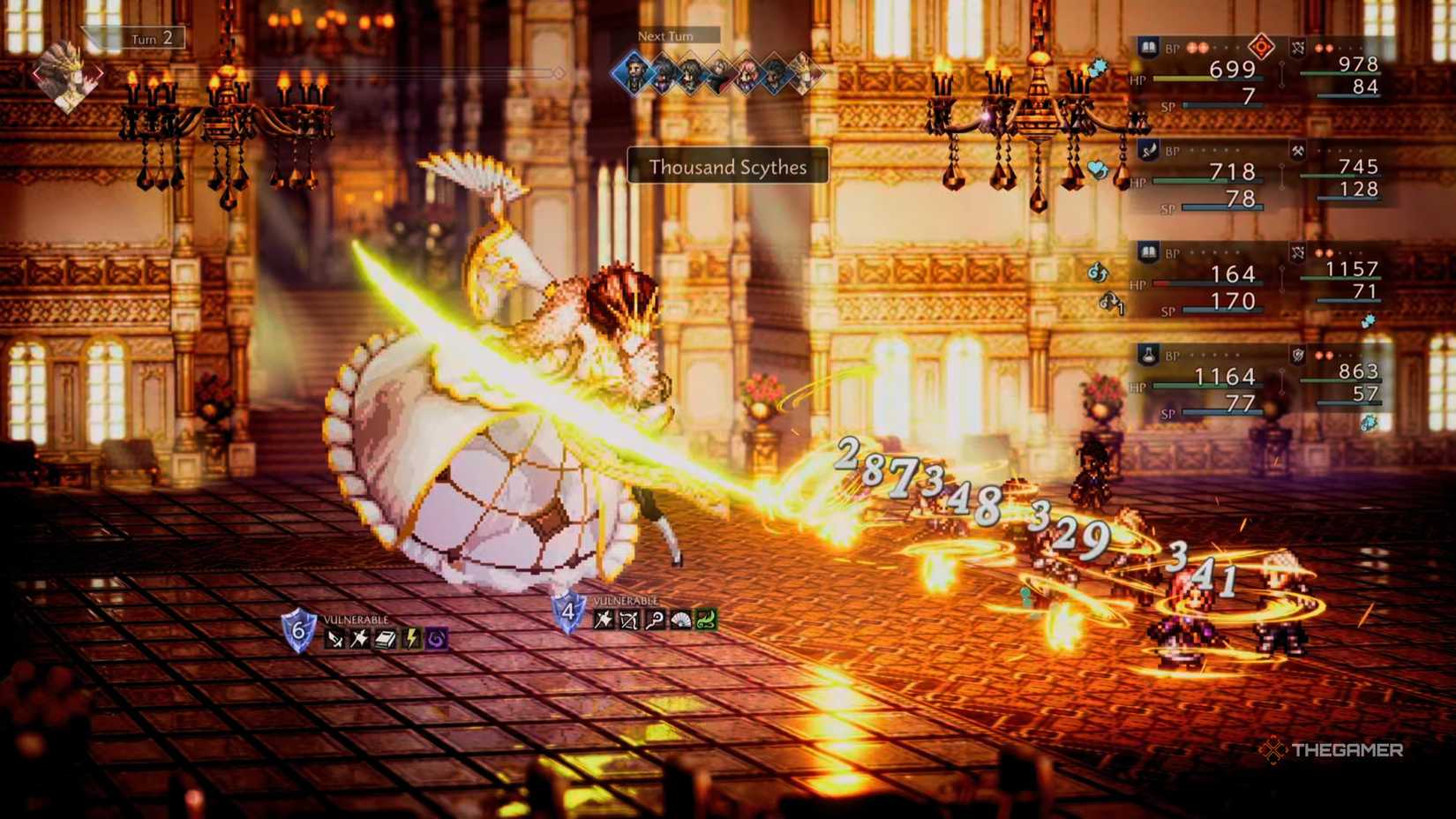This screenshot has width=1456, height=819.
Task: Click the lightning weakness icon in the vulnerability row
Action: [411, 638]
